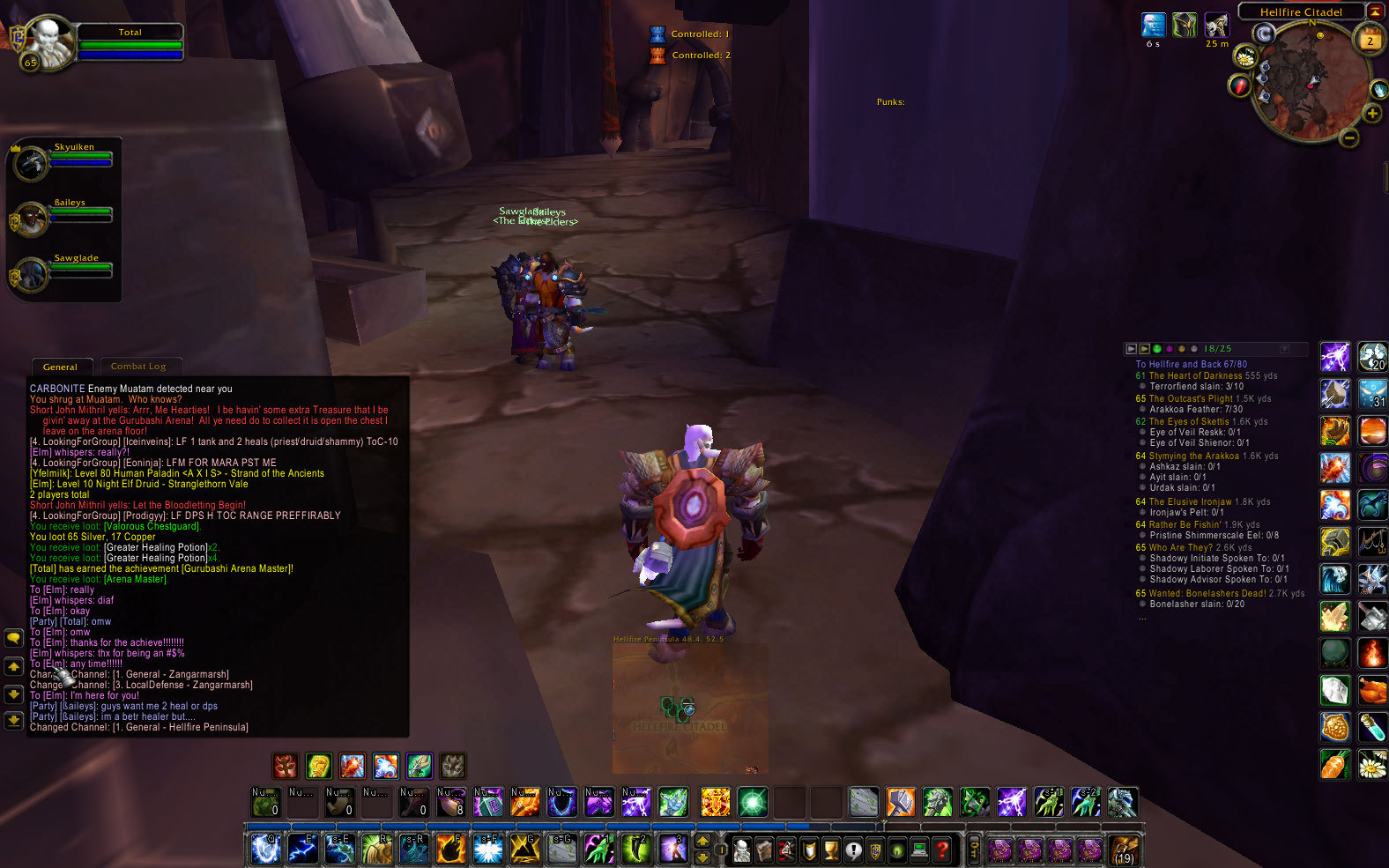The width and height of the screenshot is (1389, 868).
Task: Open the dropdown arrow beside the 18/25 counter
Action: click(x=1285, y=350)
